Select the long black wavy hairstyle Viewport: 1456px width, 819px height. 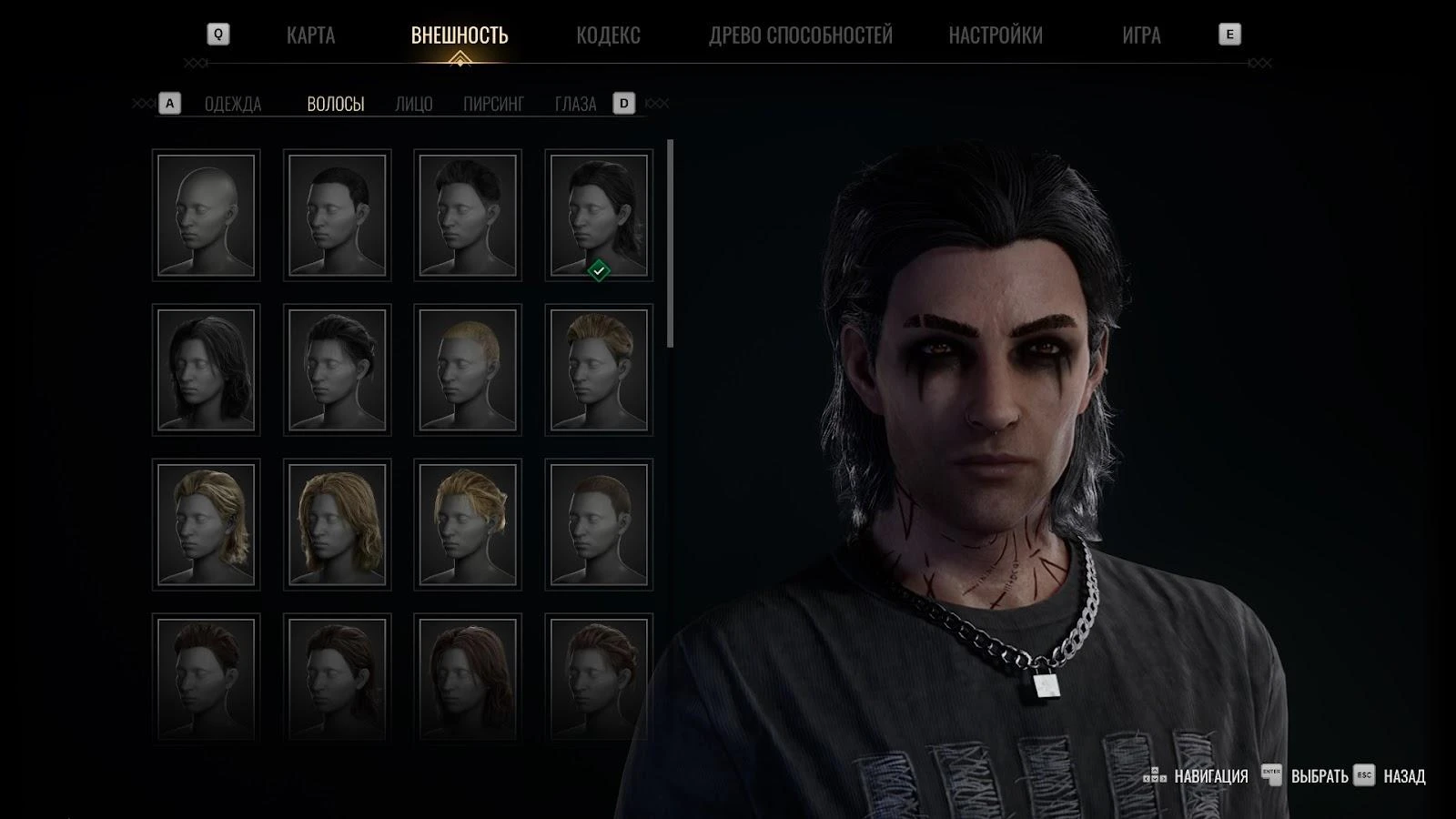point(207,369)
